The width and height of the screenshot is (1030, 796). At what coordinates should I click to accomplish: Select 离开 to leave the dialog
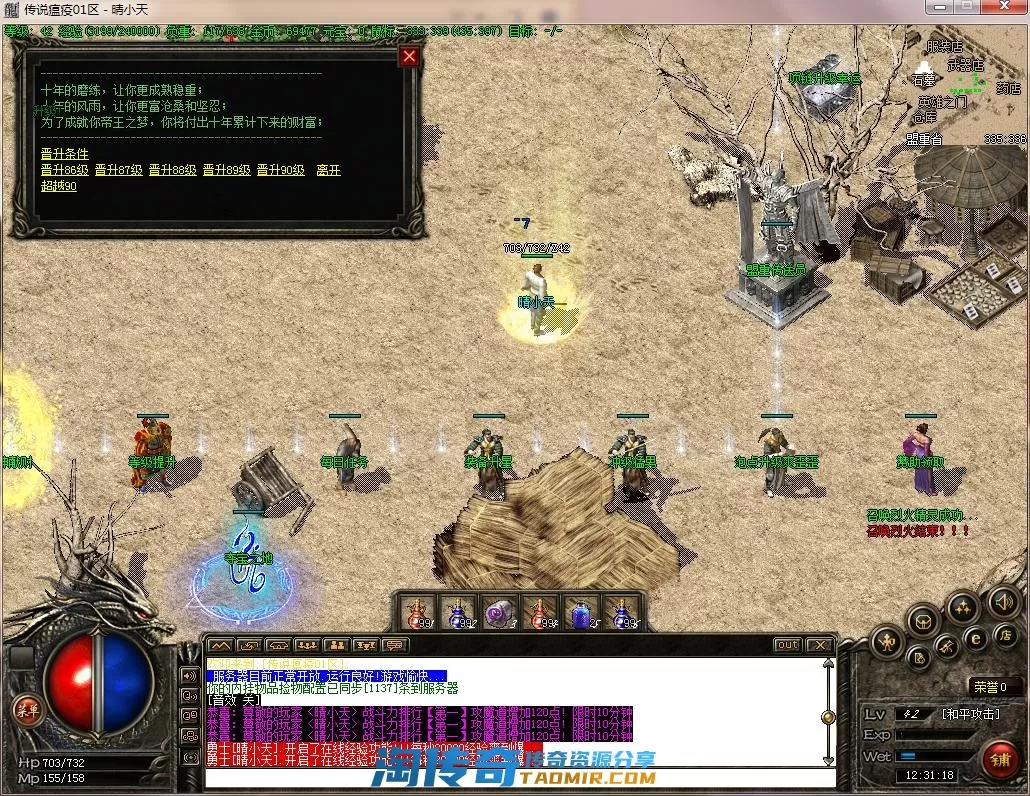click(329, 170)
